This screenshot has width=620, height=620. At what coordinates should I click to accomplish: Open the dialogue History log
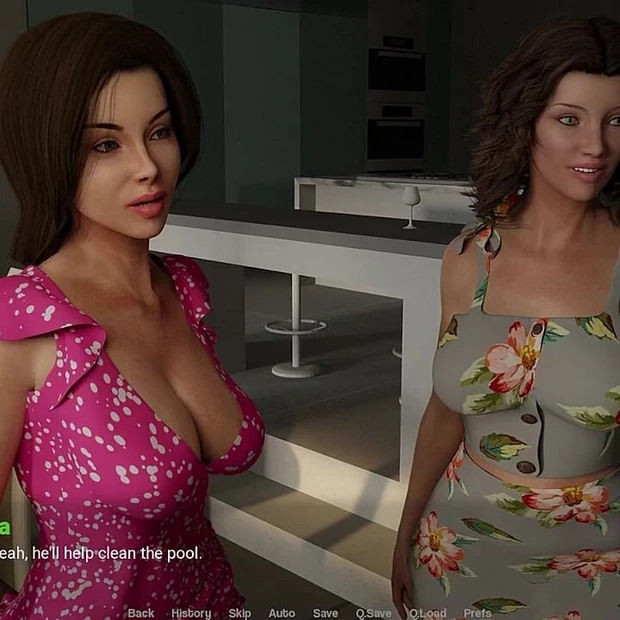point(191,613)
